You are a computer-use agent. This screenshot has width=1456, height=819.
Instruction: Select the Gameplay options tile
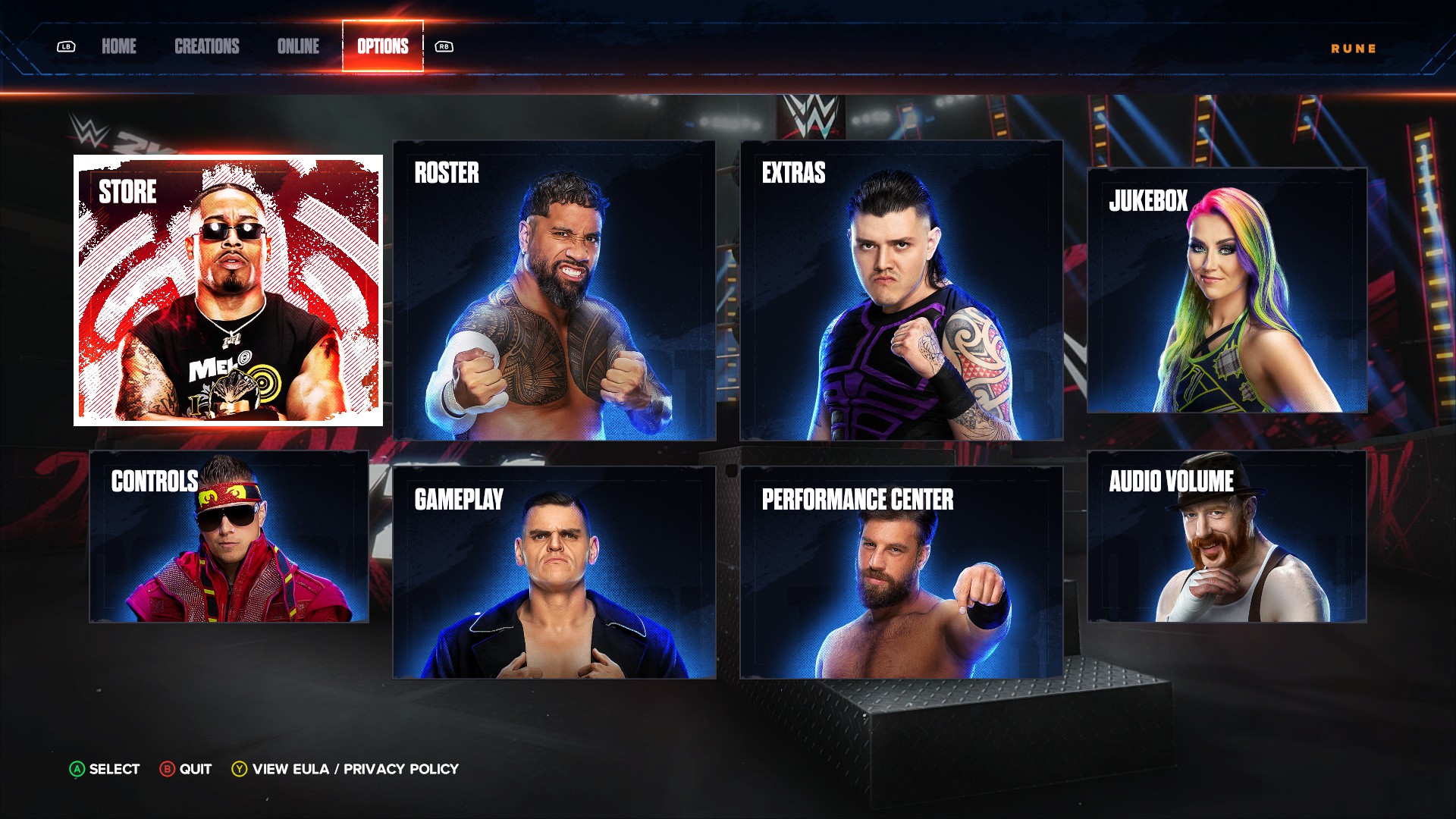coord(554,573)
